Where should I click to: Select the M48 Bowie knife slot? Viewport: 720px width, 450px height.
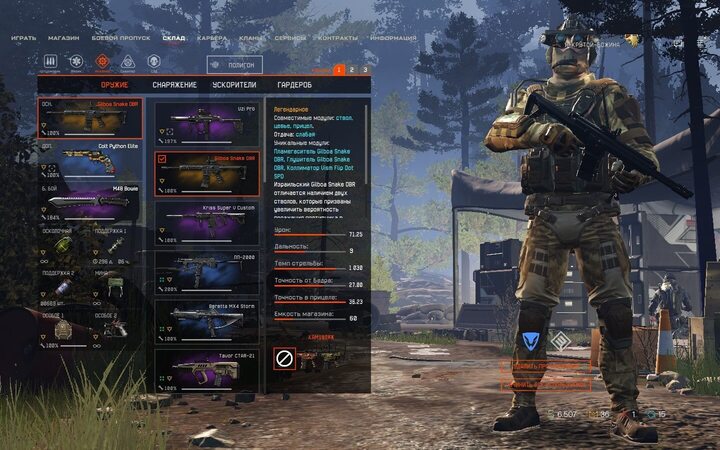coord(90,204)
